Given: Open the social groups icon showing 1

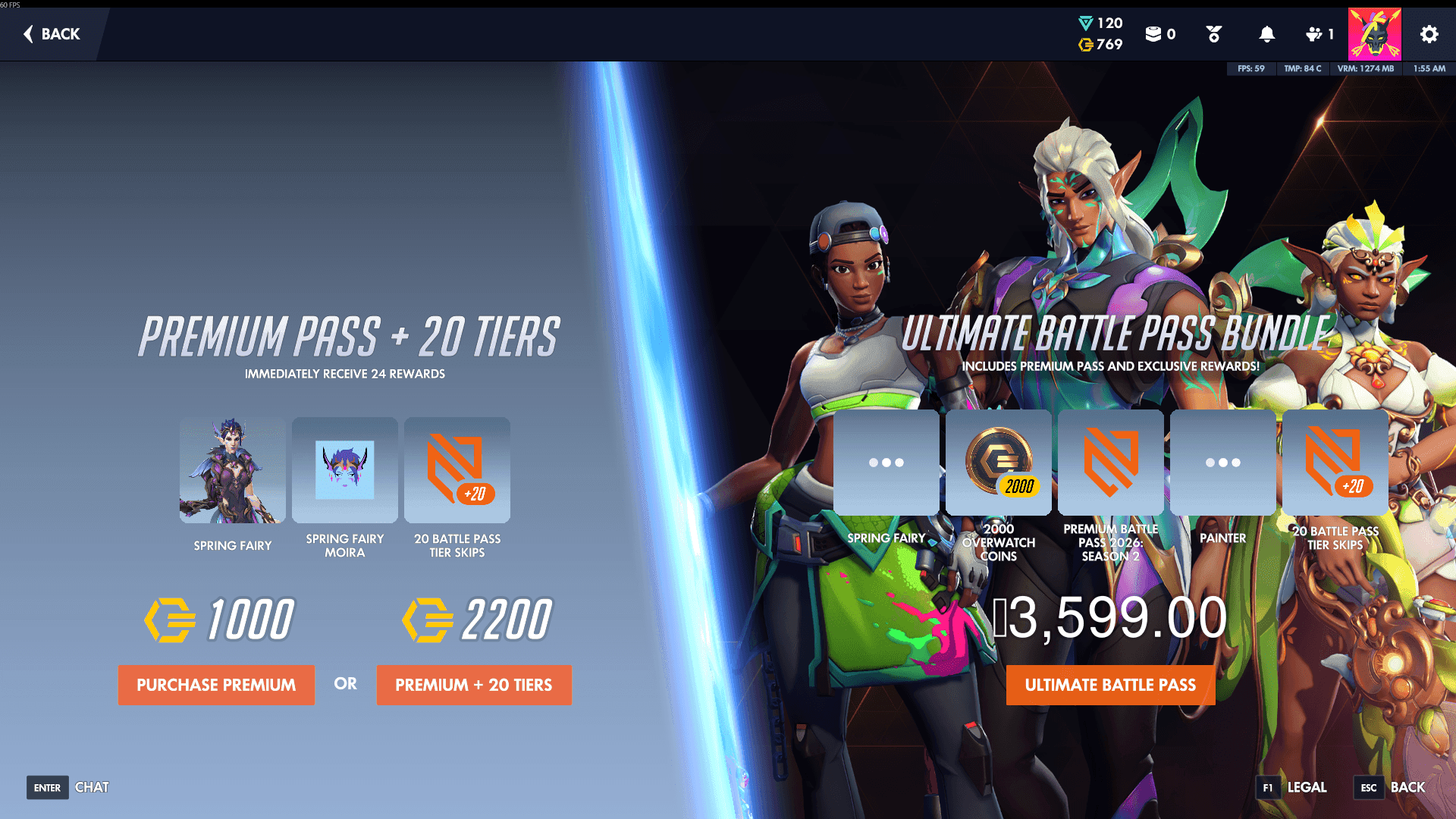Looking at the screenshot, I should 1314,34.
